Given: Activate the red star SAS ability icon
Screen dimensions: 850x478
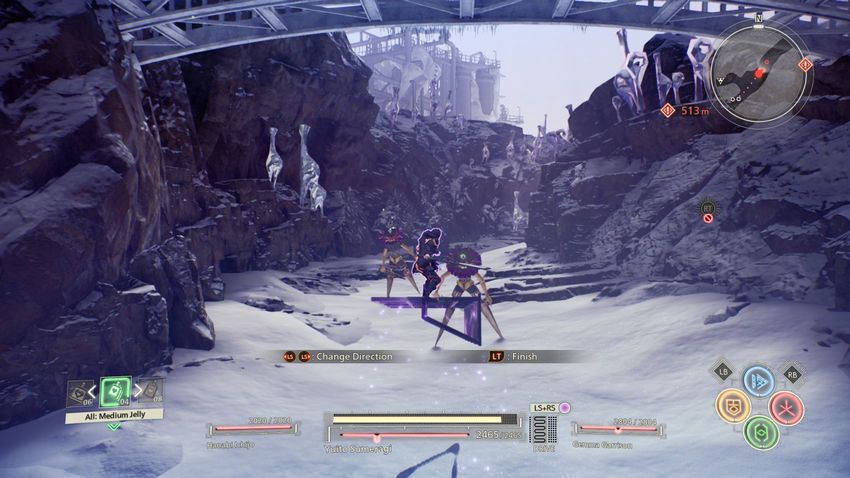Looking at the screenshot, I should pyautogui.click(x=786, y=407).
